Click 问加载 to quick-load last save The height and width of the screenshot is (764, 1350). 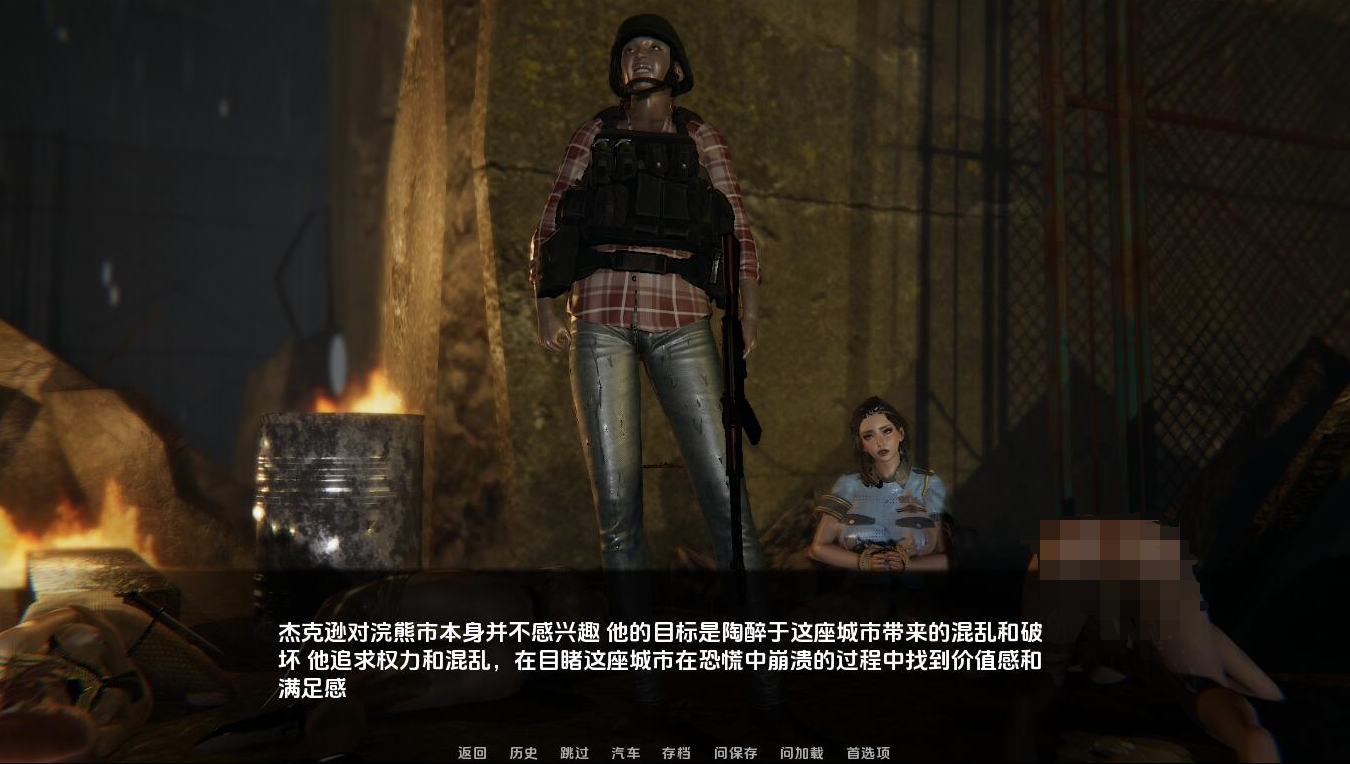(x=800, y=755)
